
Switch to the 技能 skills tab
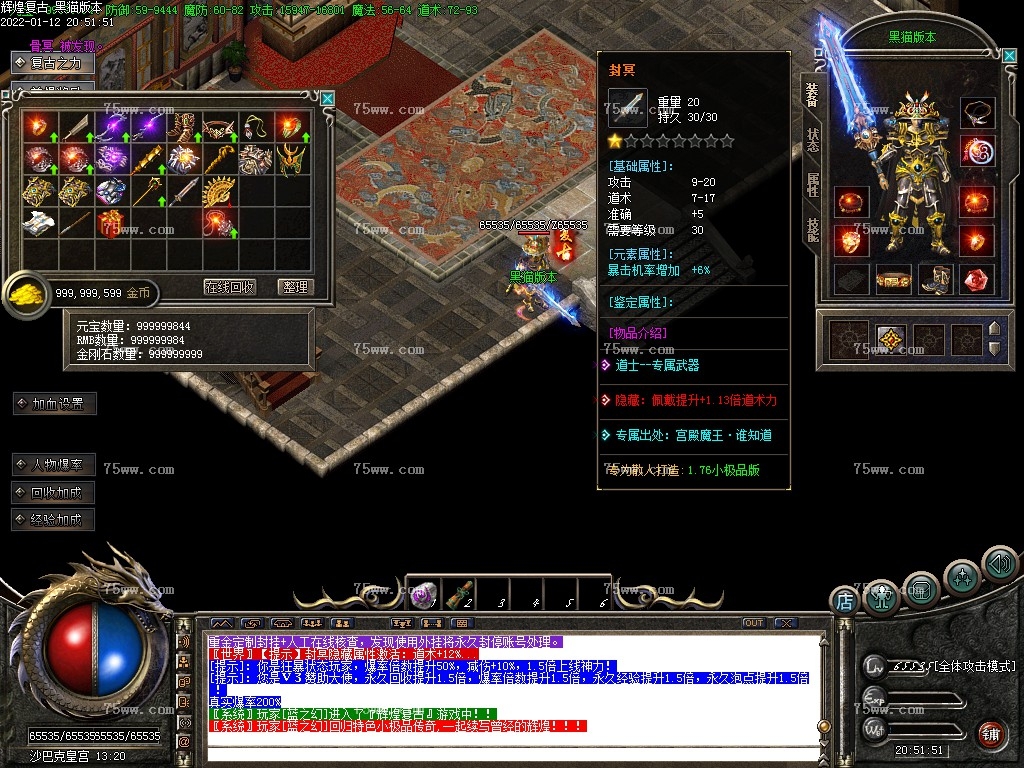[813, 230]
